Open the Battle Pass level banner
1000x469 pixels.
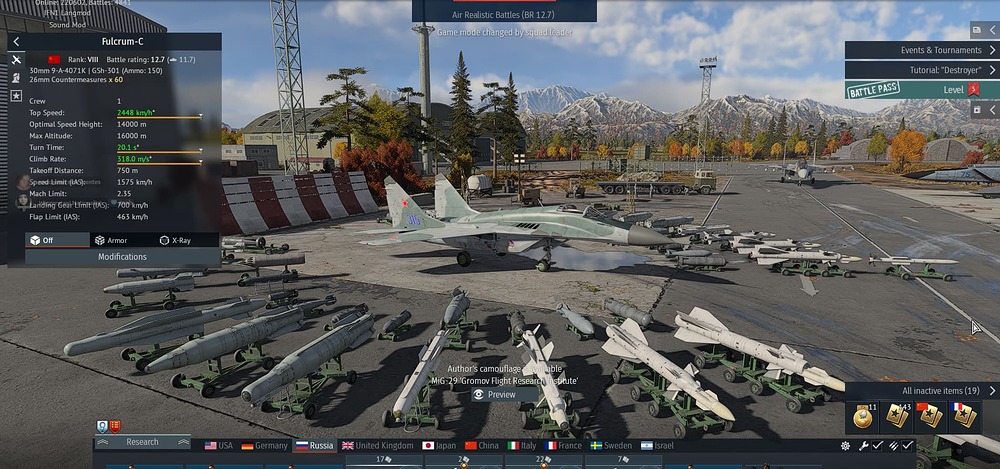coord(920,90)
